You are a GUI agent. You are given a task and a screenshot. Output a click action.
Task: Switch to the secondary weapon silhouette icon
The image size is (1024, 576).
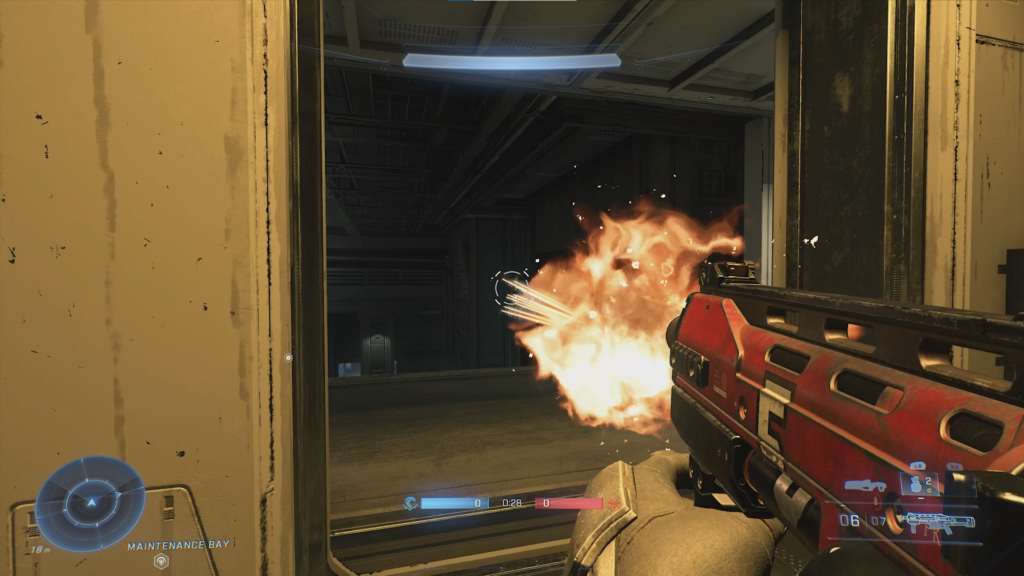864,486
